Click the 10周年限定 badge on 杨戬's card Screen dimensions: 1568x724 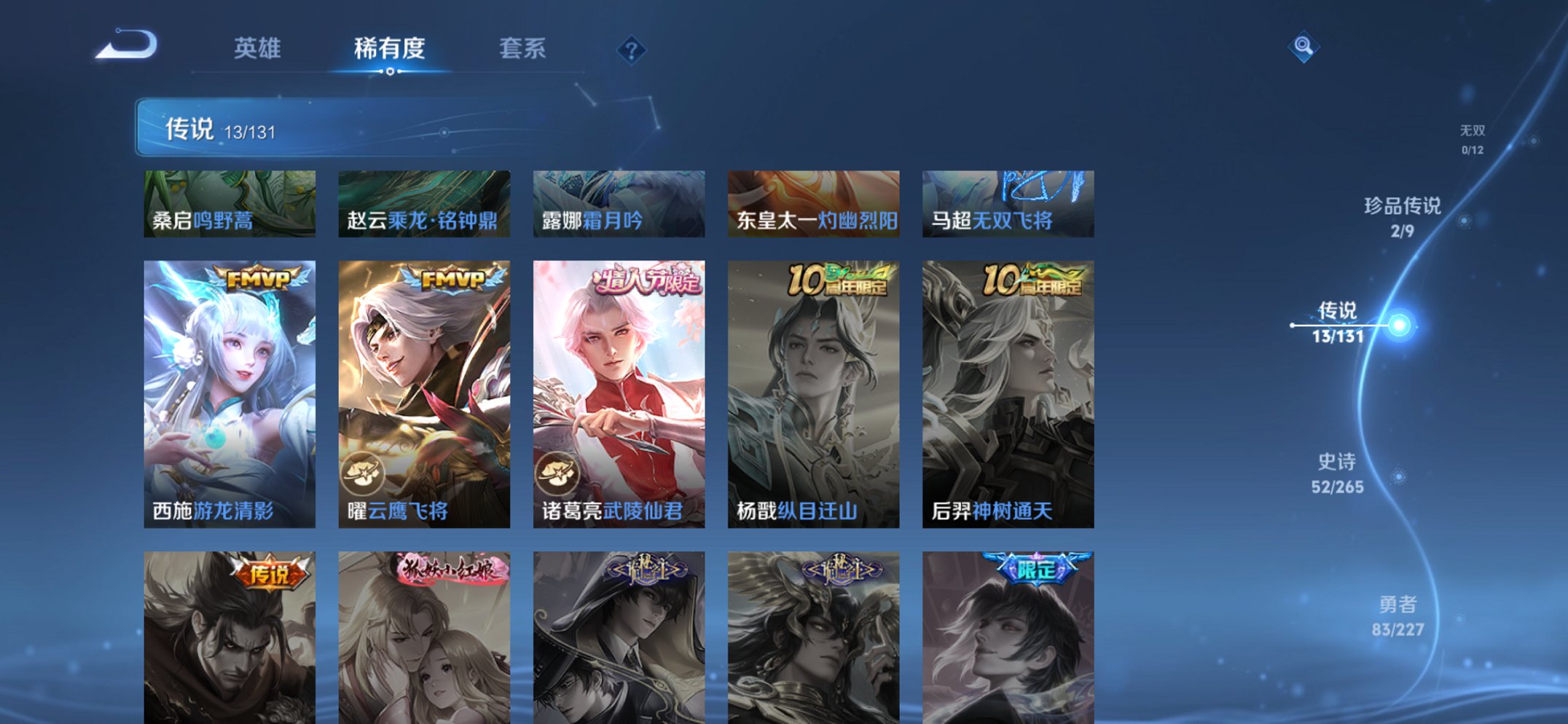coord(838,280)
